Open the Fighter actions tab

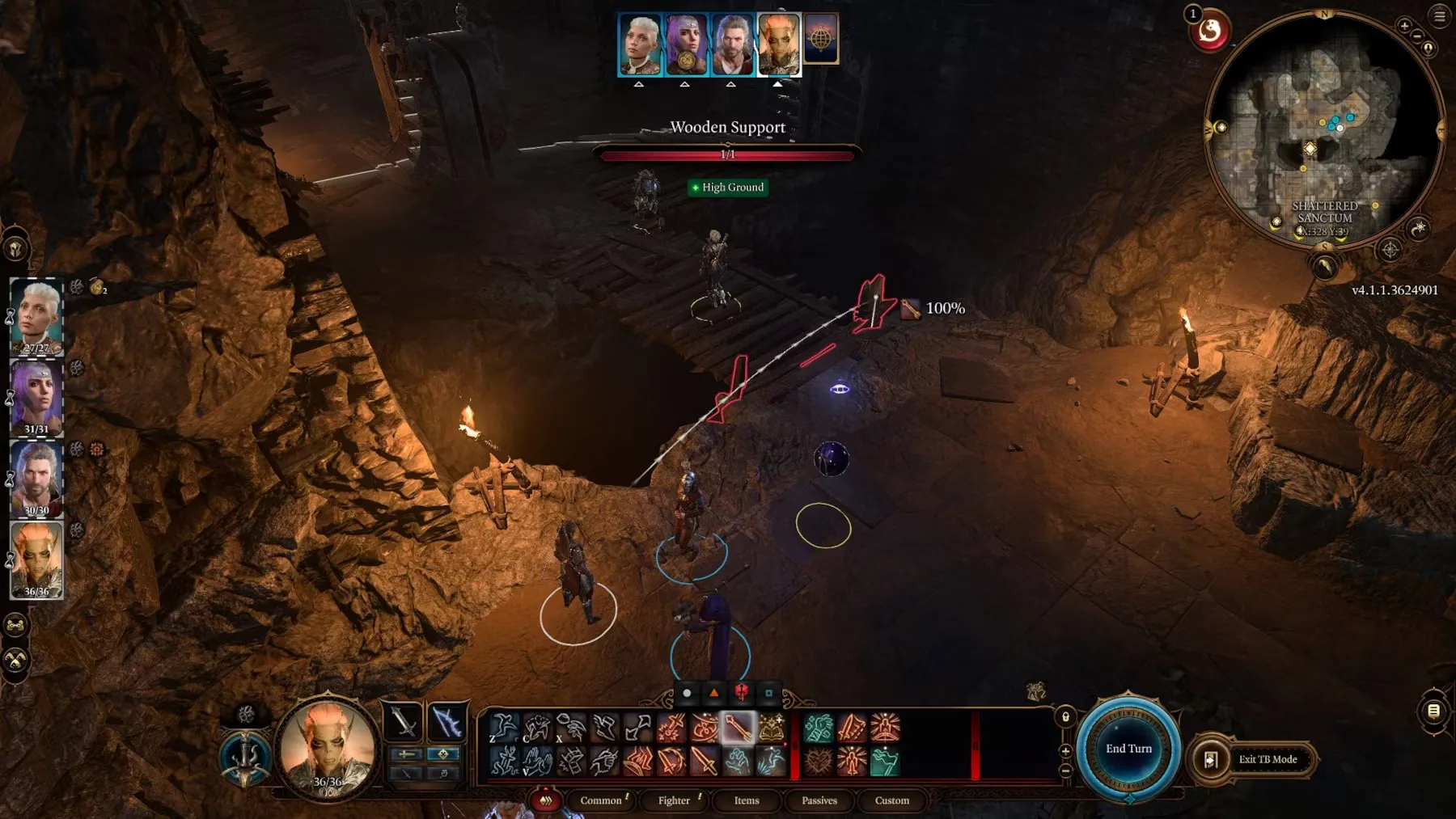pyautogui.click(x=674, y=800)
